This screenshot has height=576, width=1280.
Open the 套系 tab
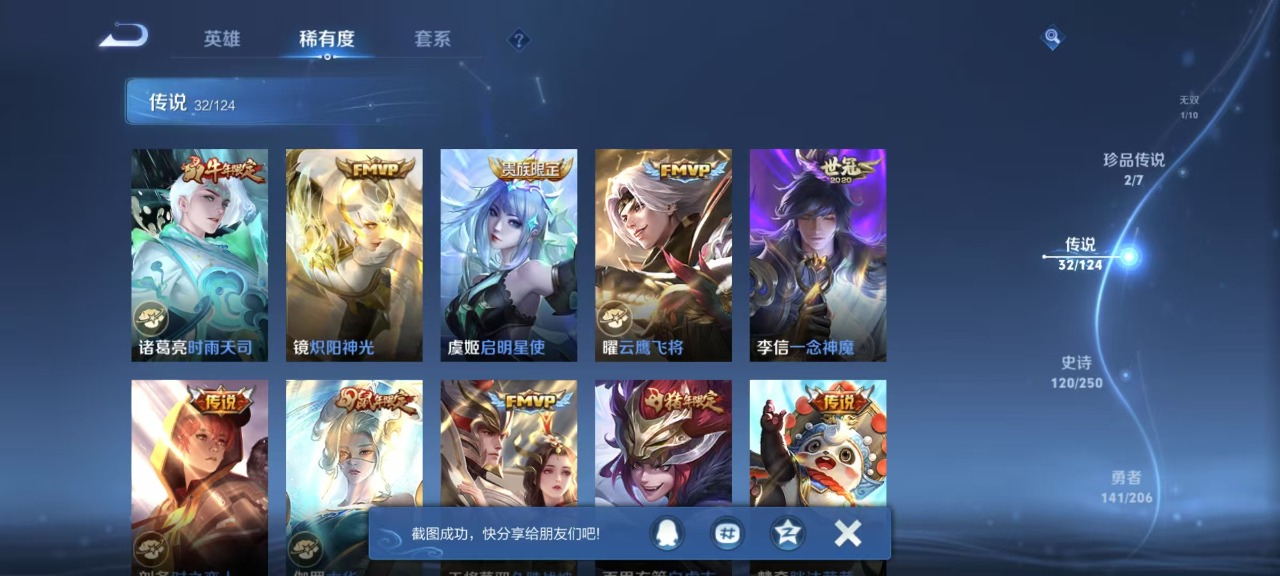tap(432, 39)
